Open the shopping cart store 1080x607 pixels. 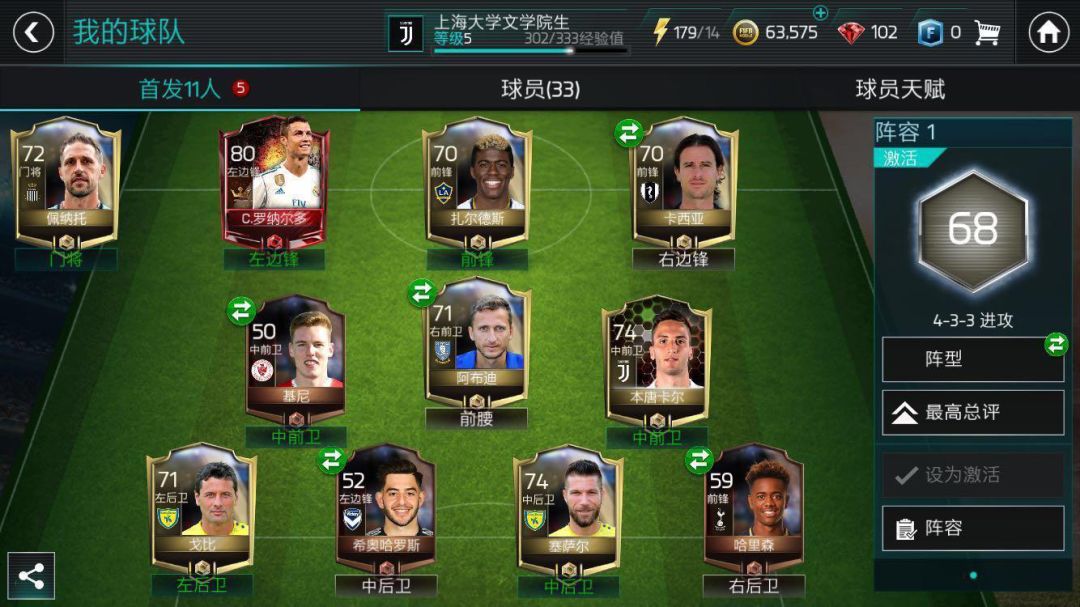coord(987,32)
